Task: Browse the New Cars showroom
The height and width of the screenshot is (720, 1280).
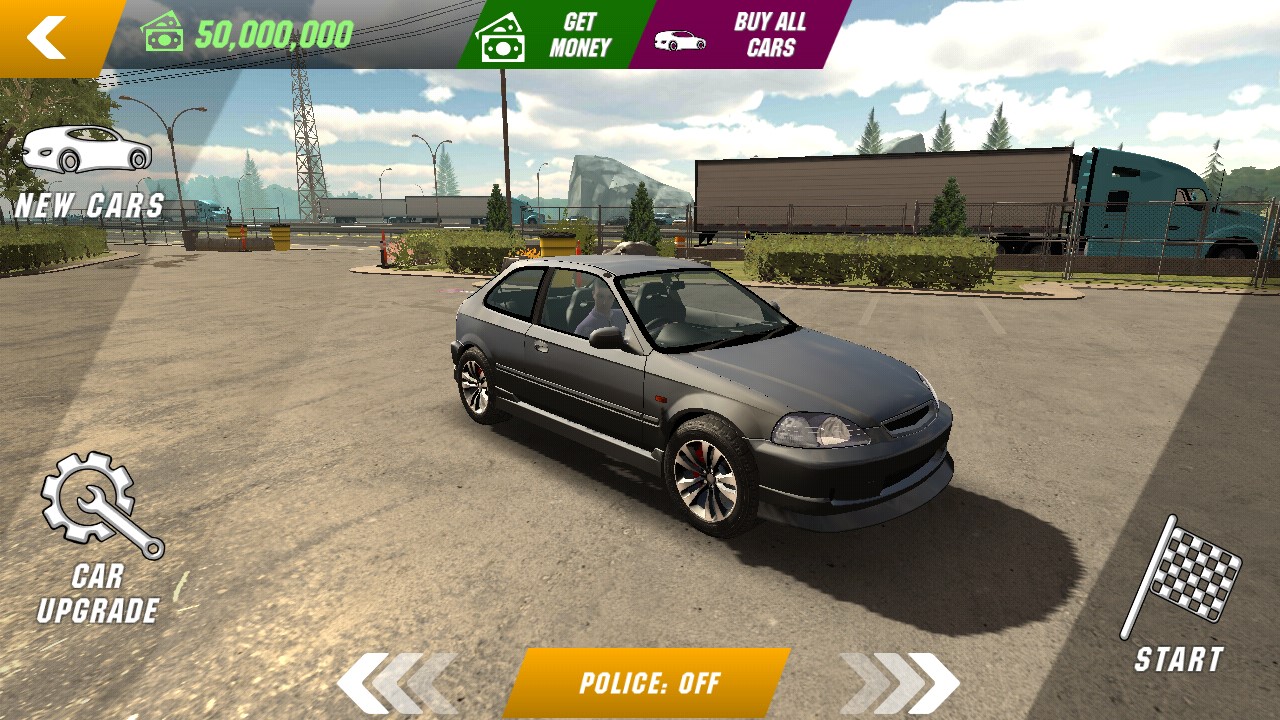Action: point(88,170)
